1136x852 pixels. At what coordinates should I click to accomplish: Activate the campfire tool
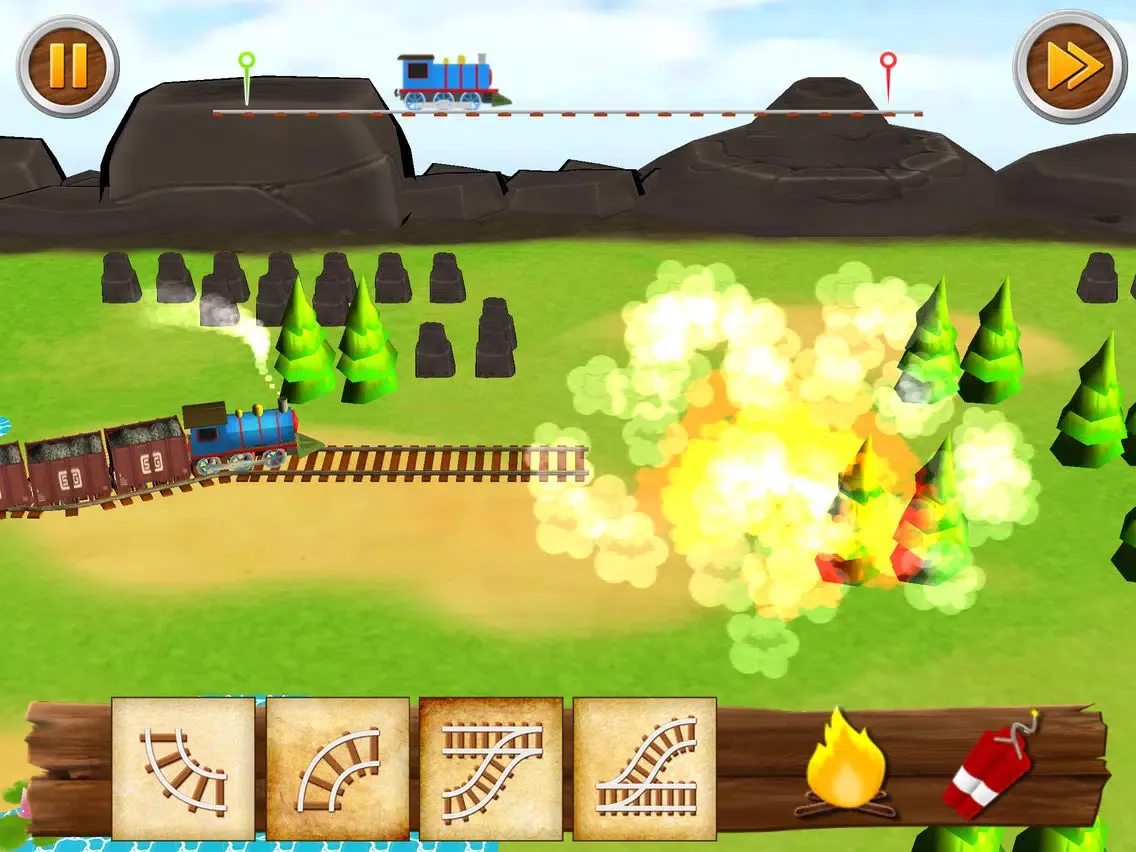844,764
